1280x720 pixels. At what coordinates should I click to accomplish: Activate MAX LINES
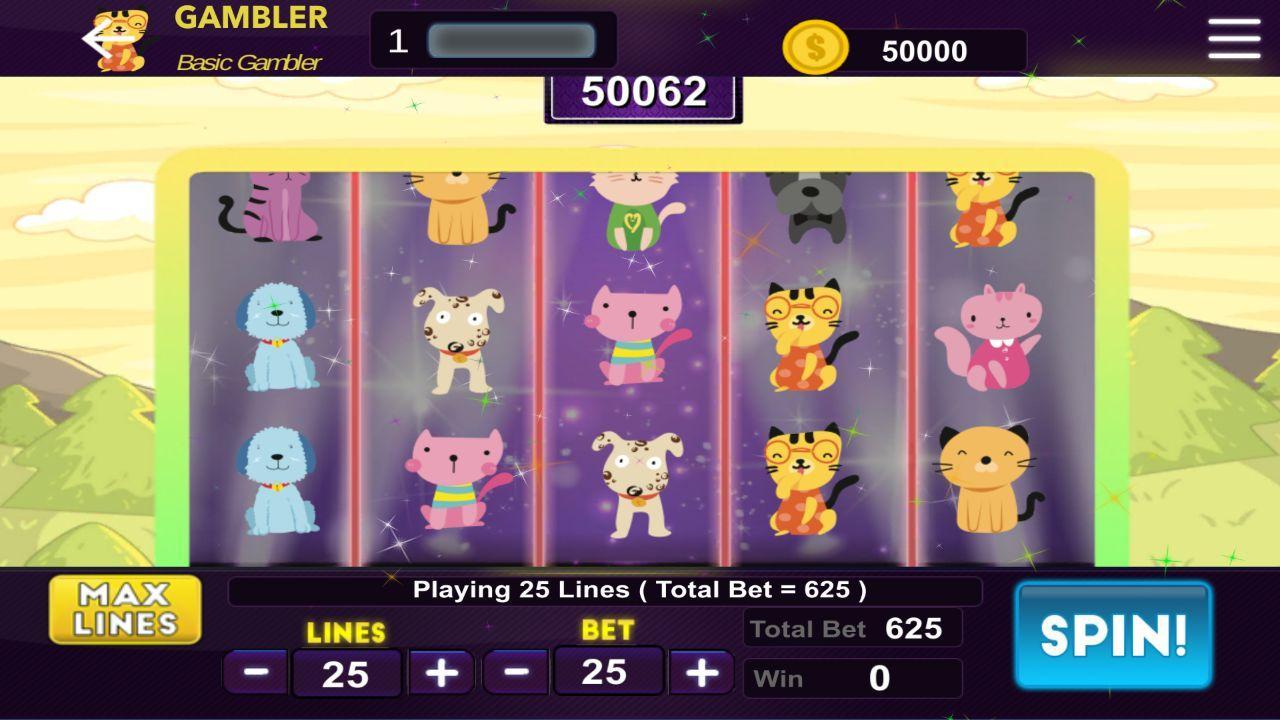124,610
